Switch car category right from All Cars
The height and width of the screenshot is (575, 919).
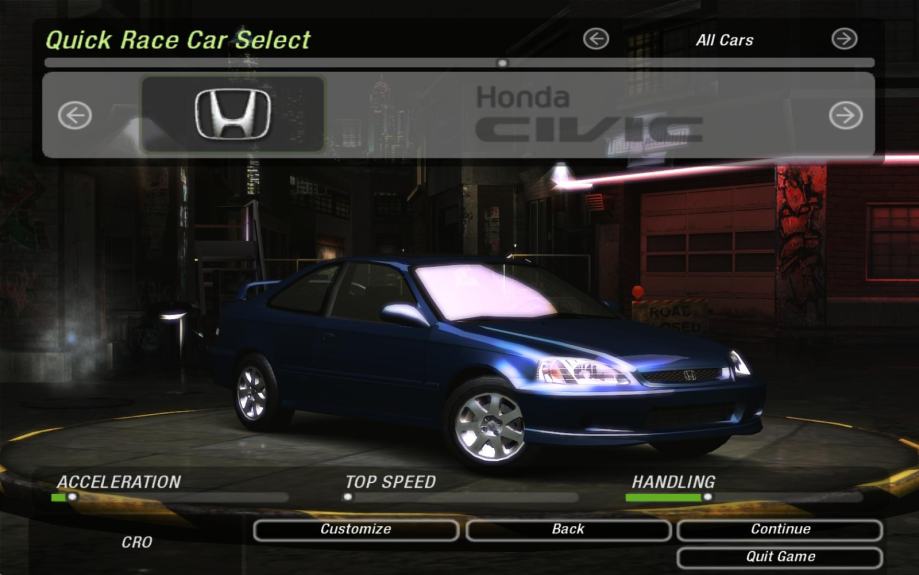[x=844, y=39]
